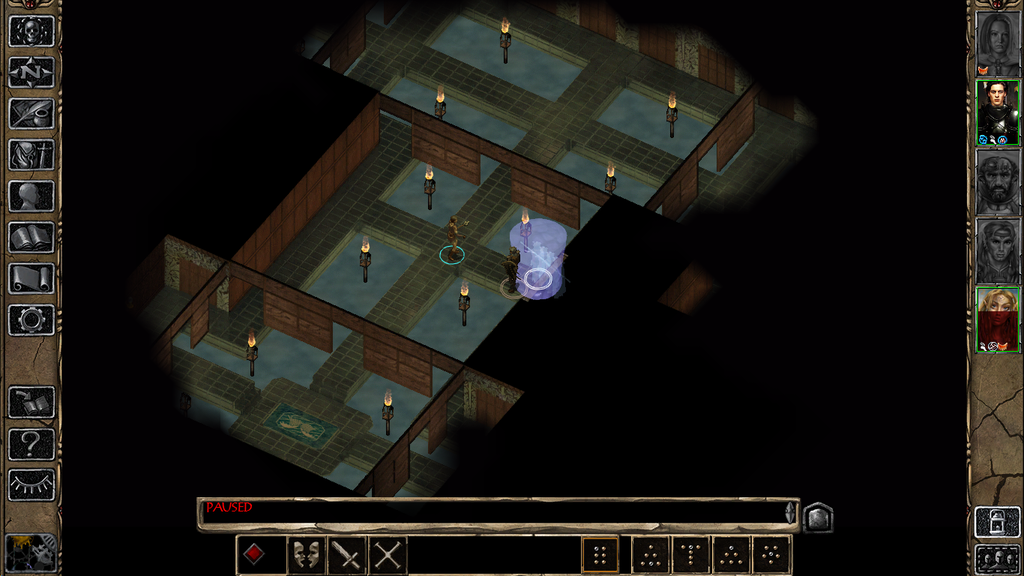Open the mage spellbook
1024x576 pixels.
pyautogui.click(x=31, y=237)
